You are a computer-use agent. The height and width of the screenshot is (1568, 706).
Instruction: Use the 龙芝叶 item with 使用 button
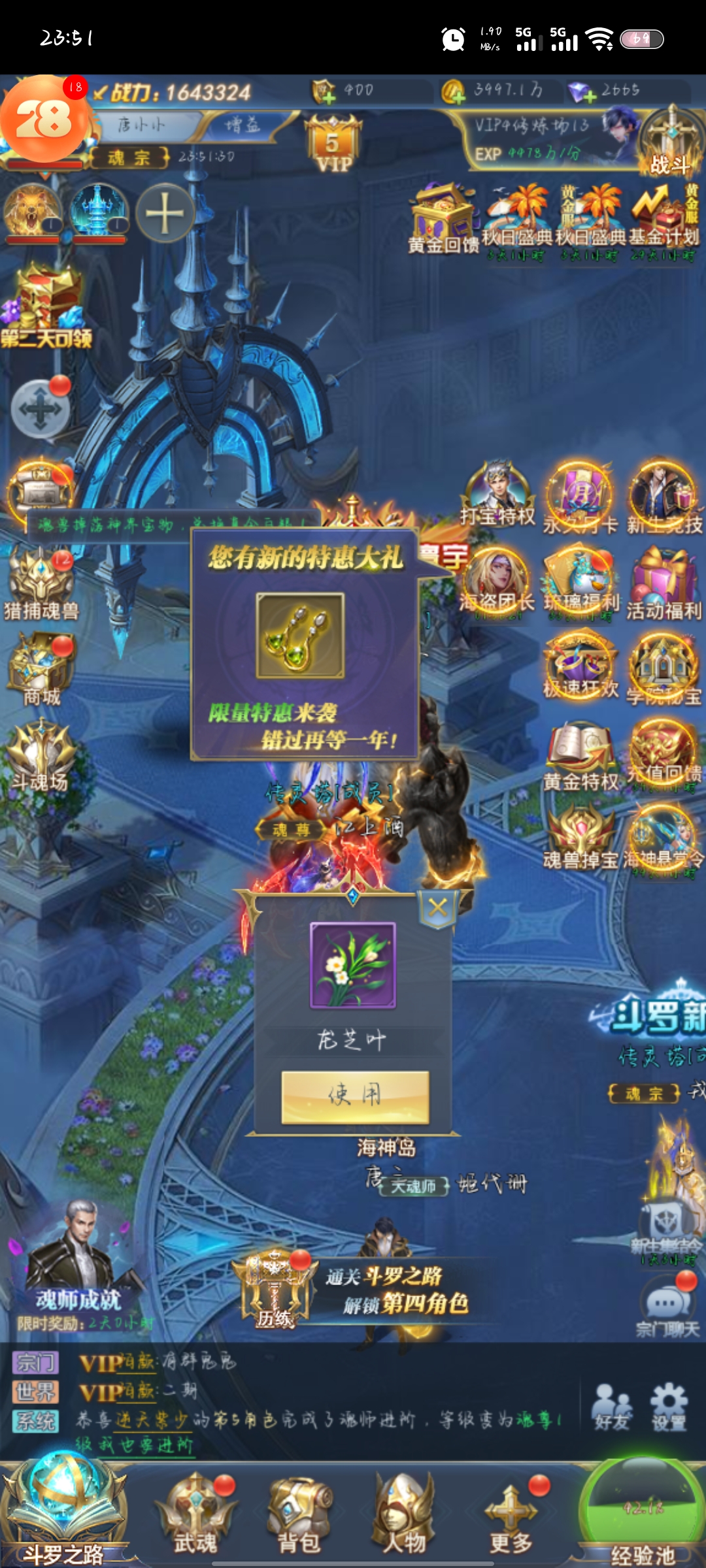point(355,1097)
